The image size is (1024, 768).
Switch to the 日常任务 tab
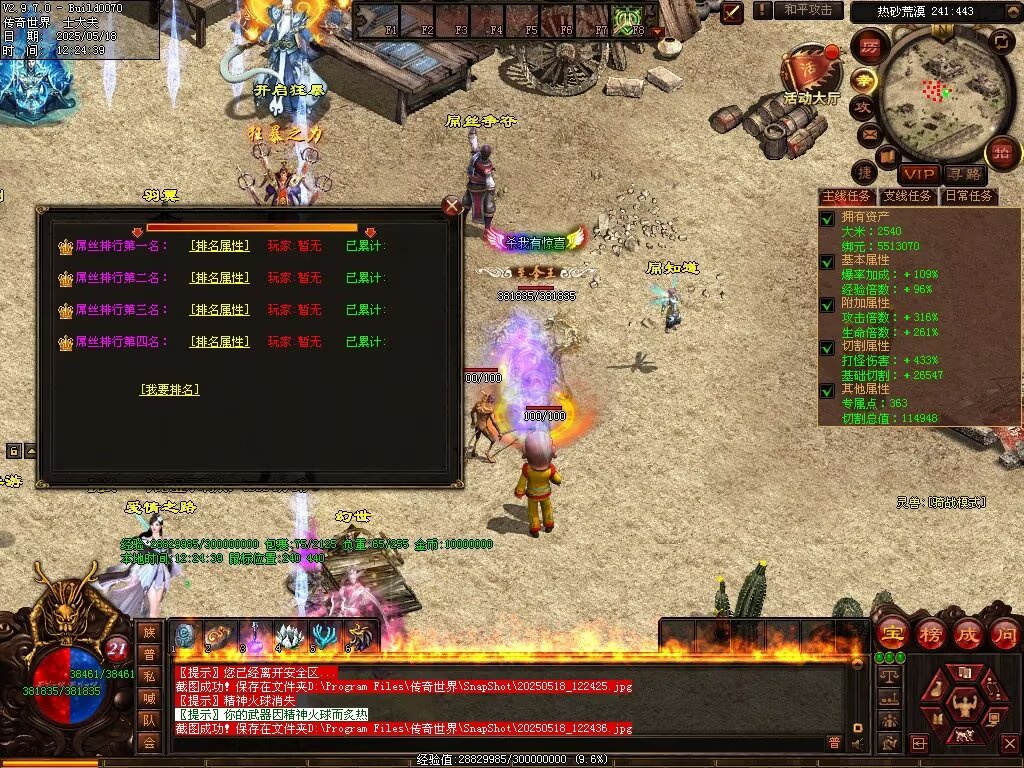point(969,196)
